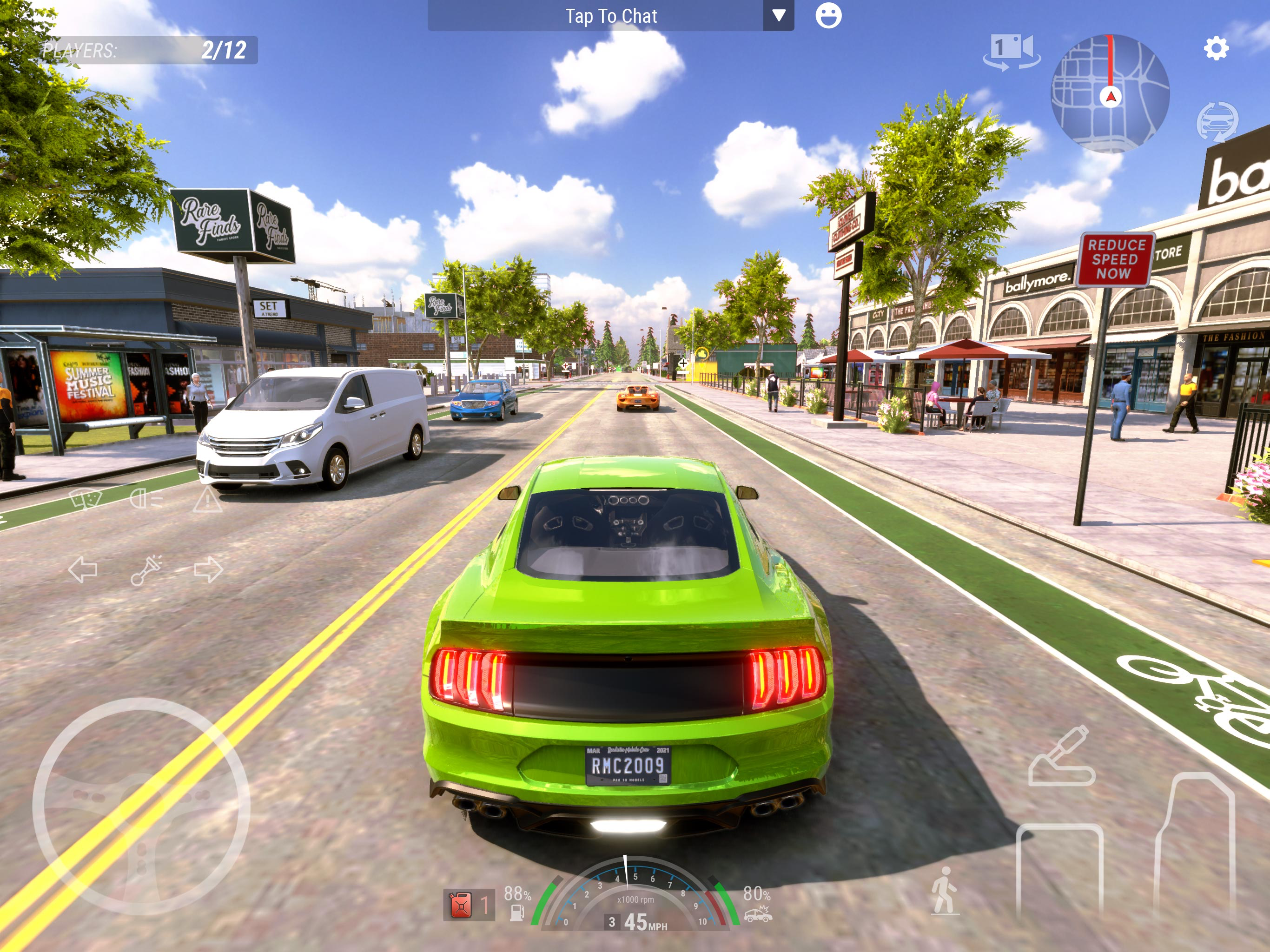Activate the left turn signal arrow
This screenshot has width=1270, height=952.
(83, 569)
